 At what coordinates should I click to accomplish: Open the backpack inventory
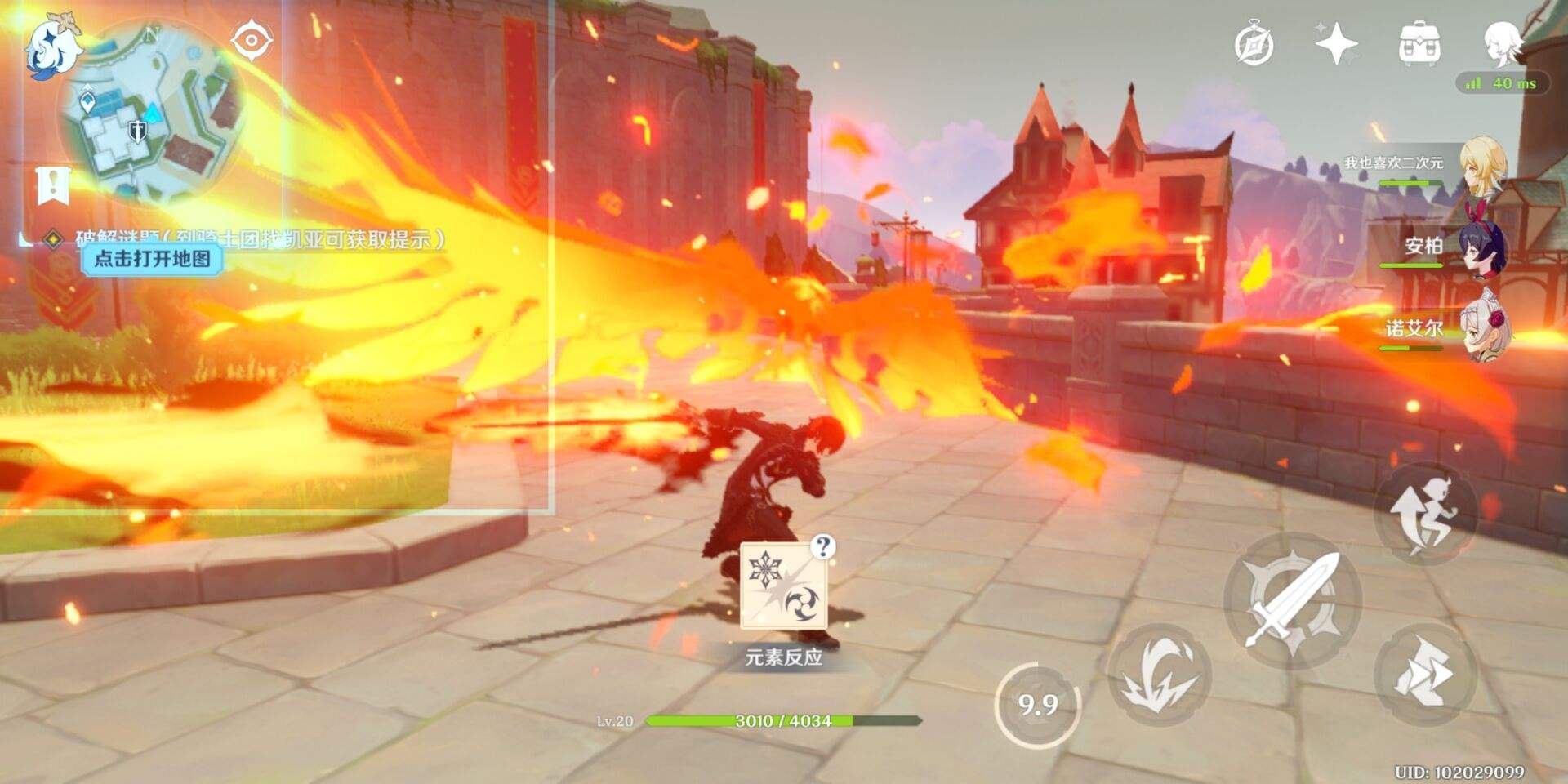(x=1419, y=43)
